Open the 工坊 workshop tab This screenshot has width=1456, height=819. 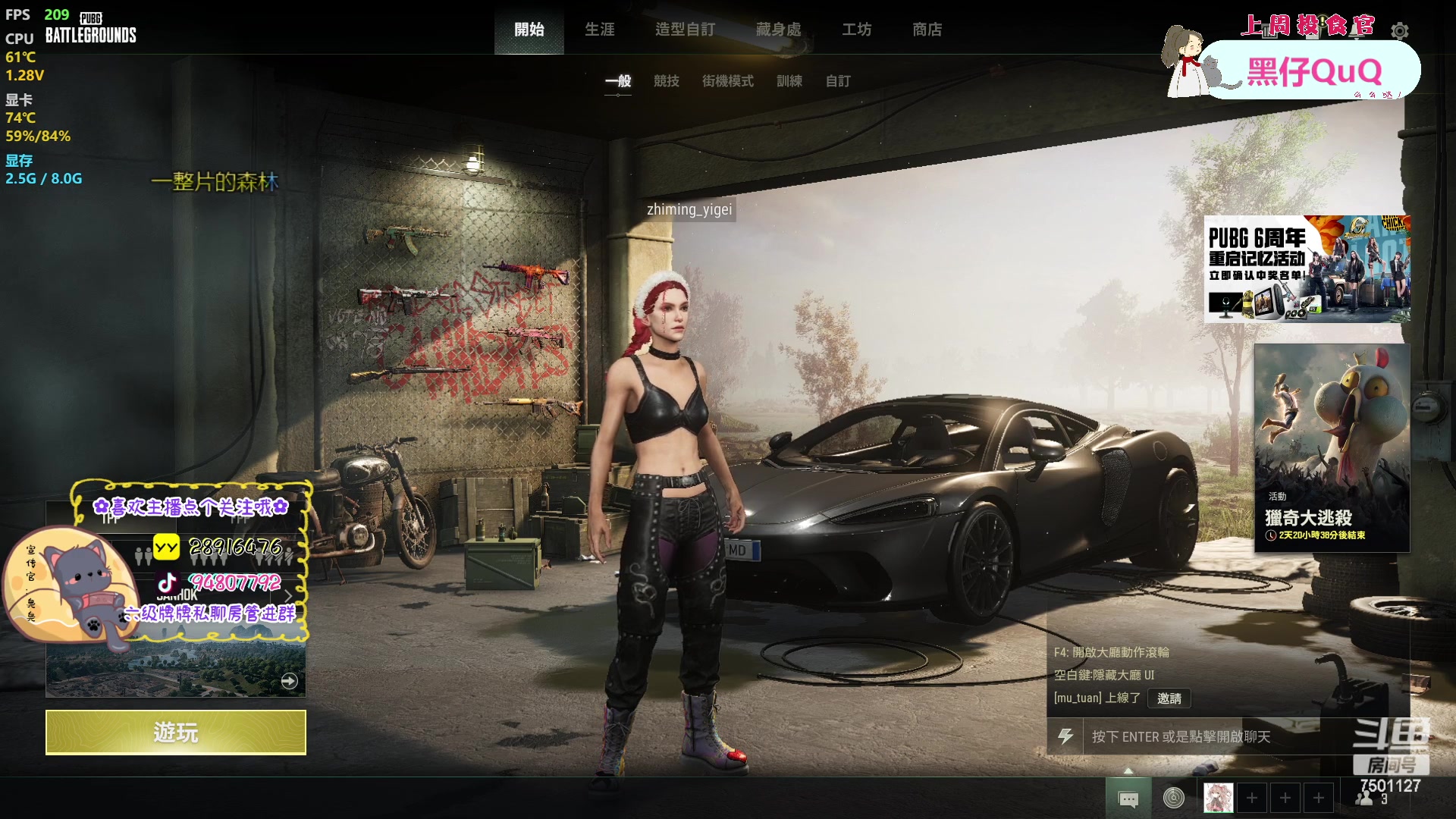856,30
